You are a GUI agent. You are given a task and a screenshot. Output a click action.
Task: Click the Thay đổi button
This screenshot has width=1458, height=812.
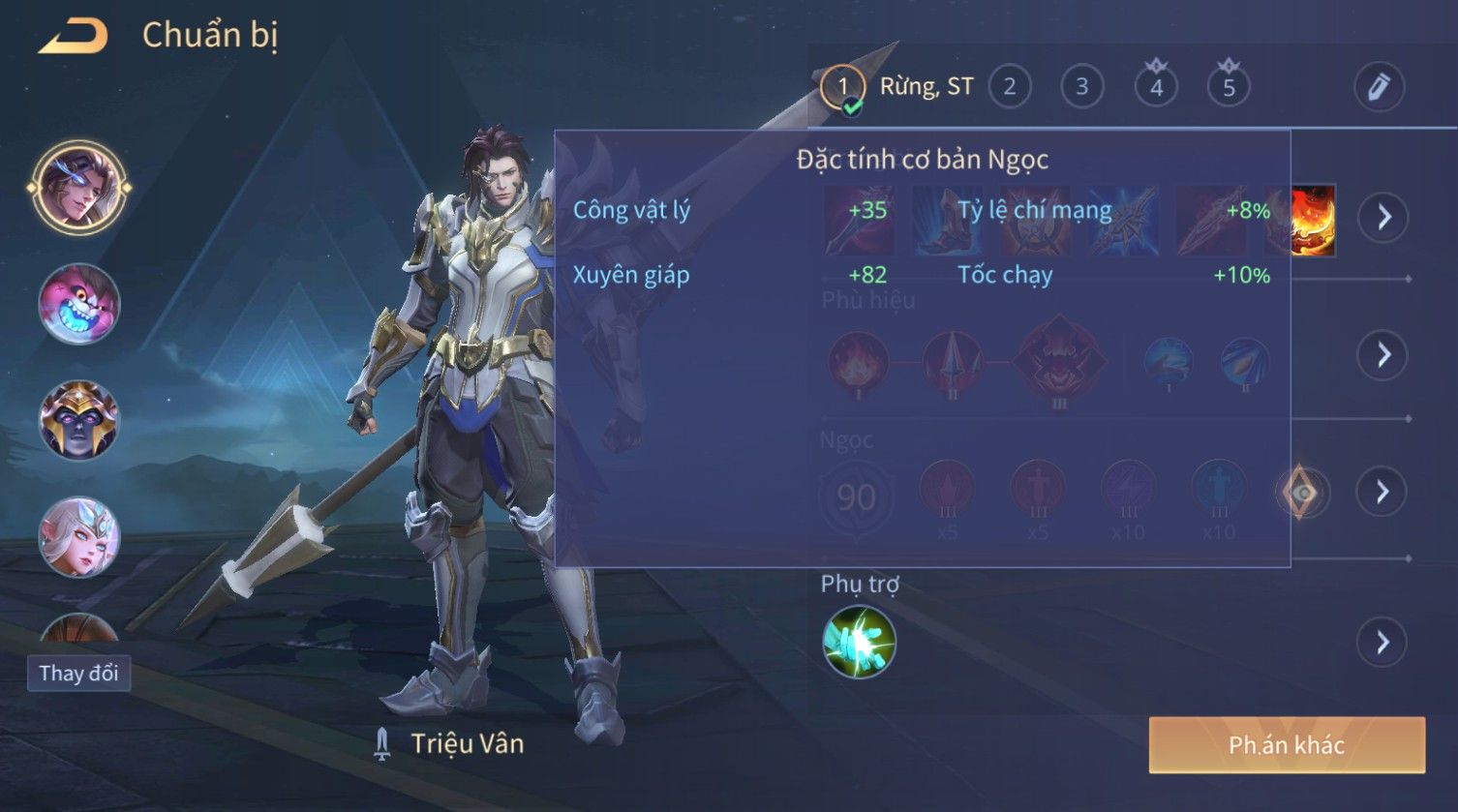78,673
